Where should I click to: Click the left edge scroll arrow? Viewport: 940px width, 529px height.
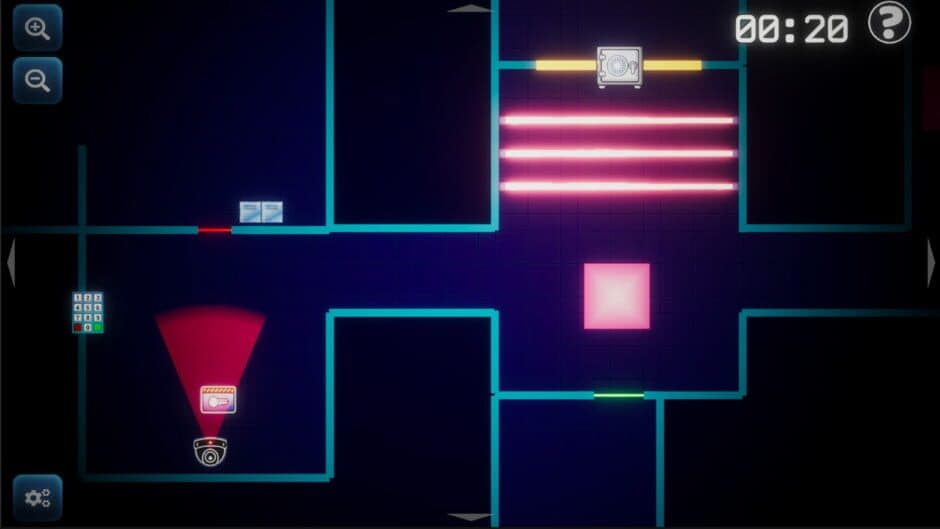[x=10, y=263]
